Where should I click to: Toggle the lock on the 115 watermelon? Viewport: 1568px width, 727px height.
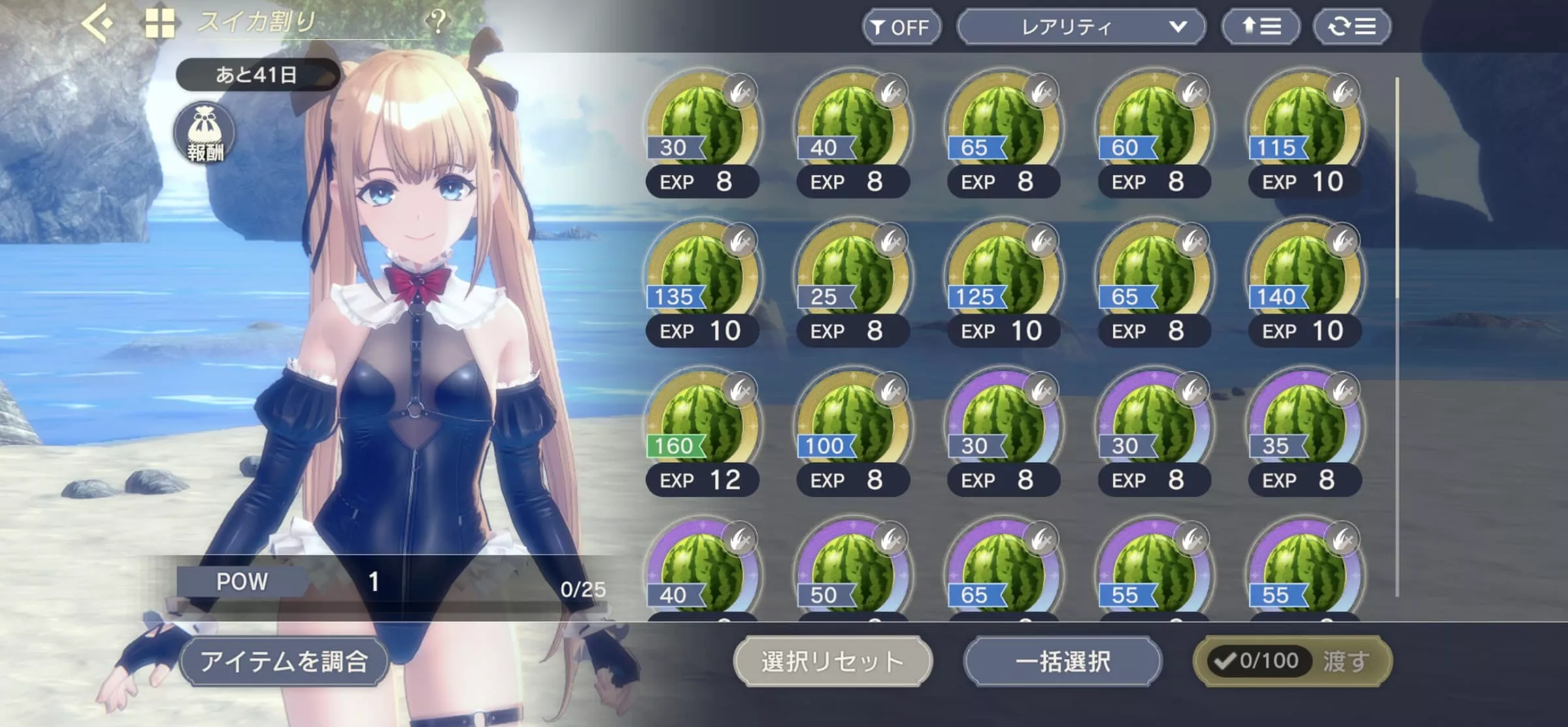click(1344, 92)
